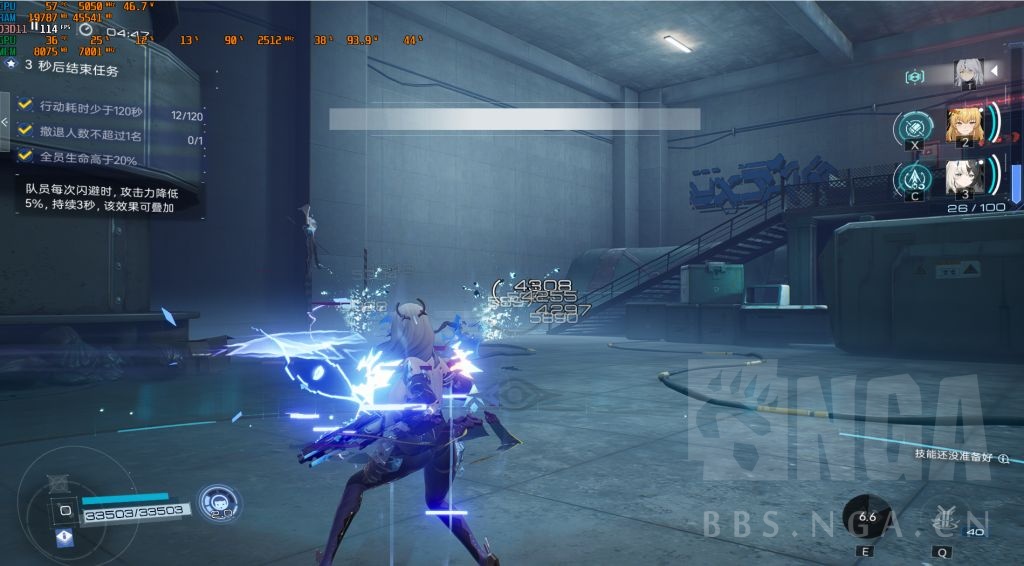The image size is (1024, 566).
Task: Activate the third teammate's arrow support skill
Action: pos(914,179)
